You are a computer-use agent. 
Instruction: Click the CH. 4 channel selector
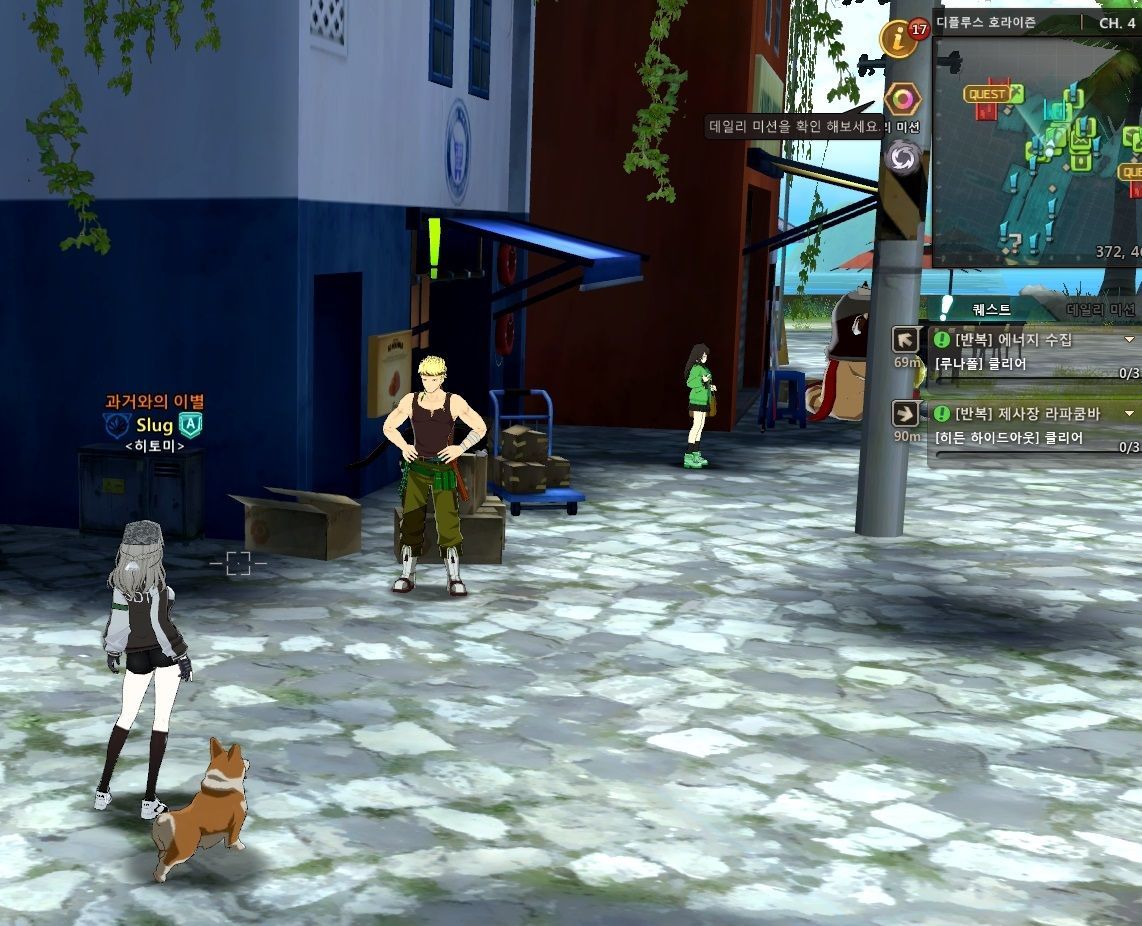click(1116, 23)
